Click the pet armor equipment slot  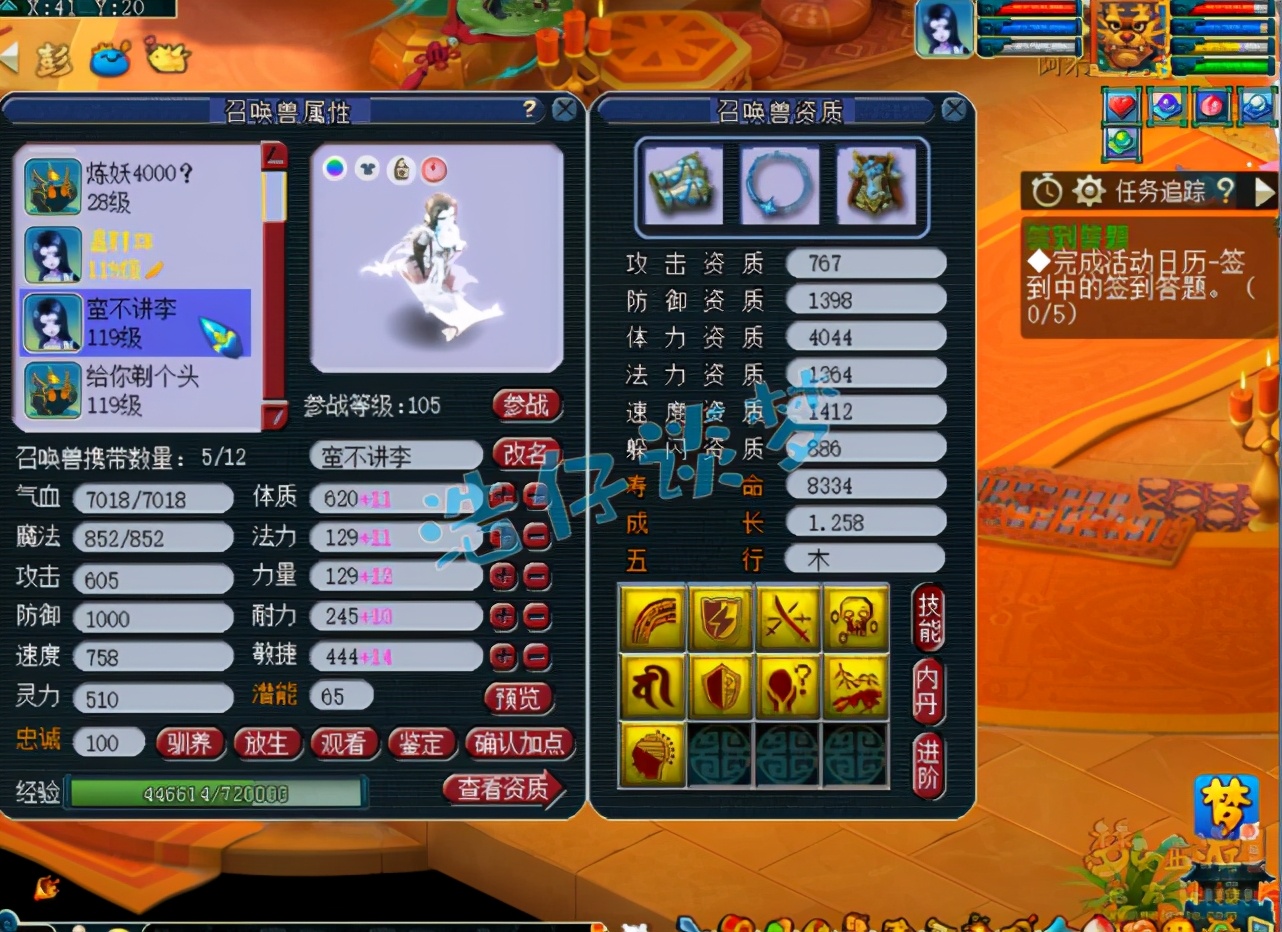coord(875,185)
